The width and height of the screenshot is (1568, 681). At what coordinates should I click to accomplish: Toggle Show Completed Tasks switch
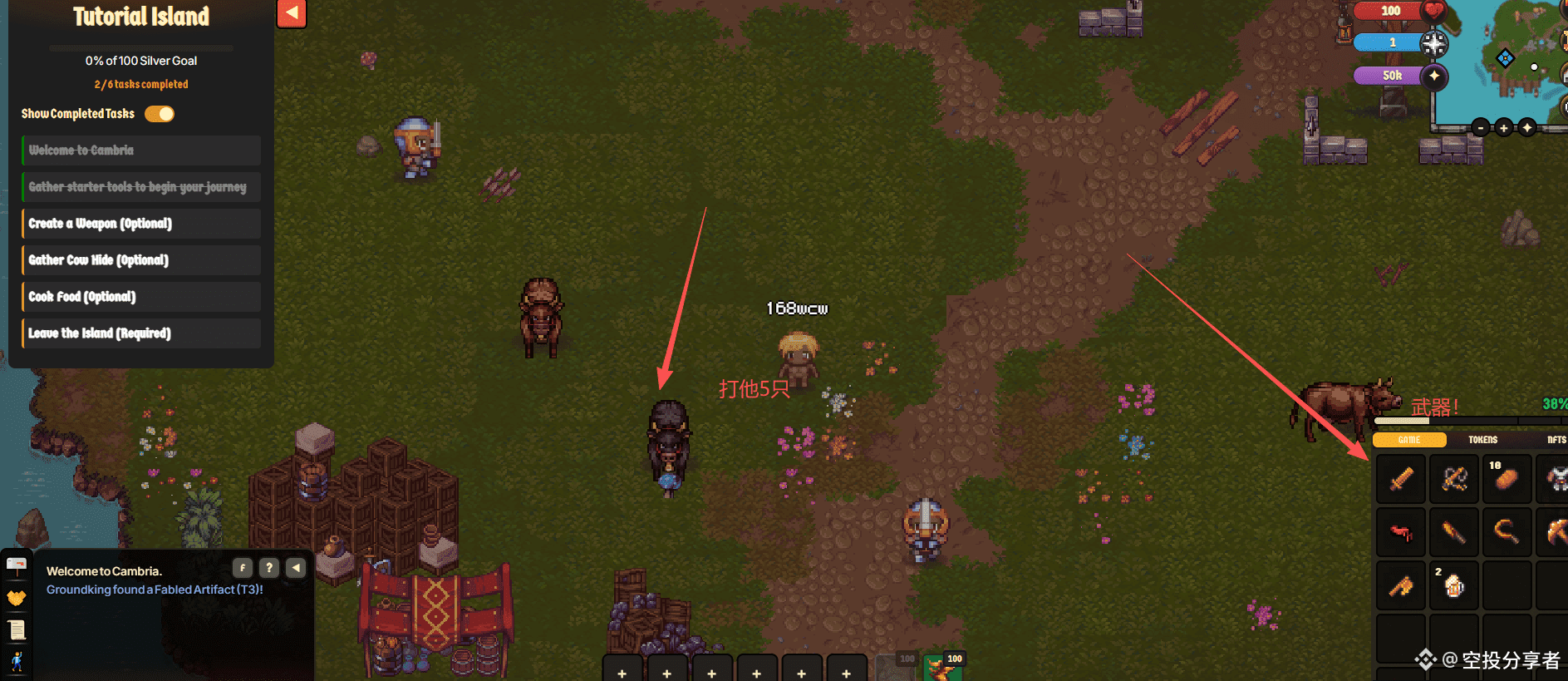[x=160, y=114]
